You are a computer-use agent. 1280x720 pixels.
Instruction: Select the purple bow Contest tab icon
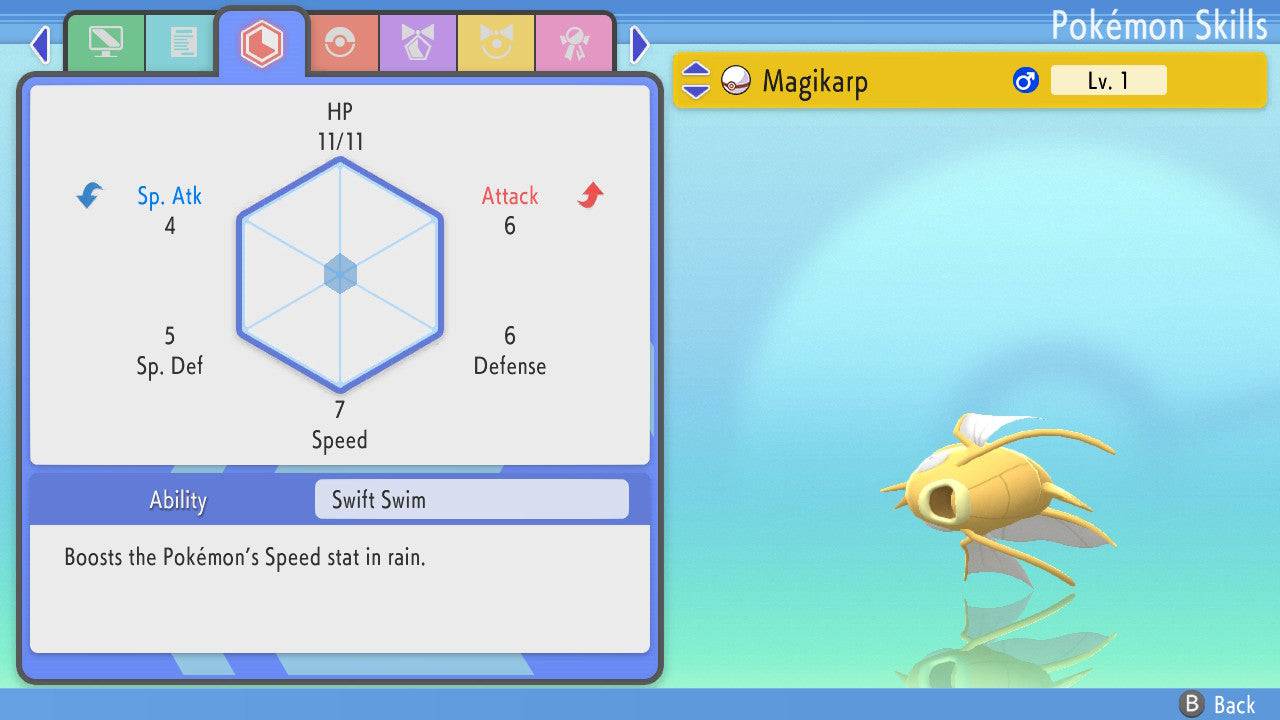[418, 43]
